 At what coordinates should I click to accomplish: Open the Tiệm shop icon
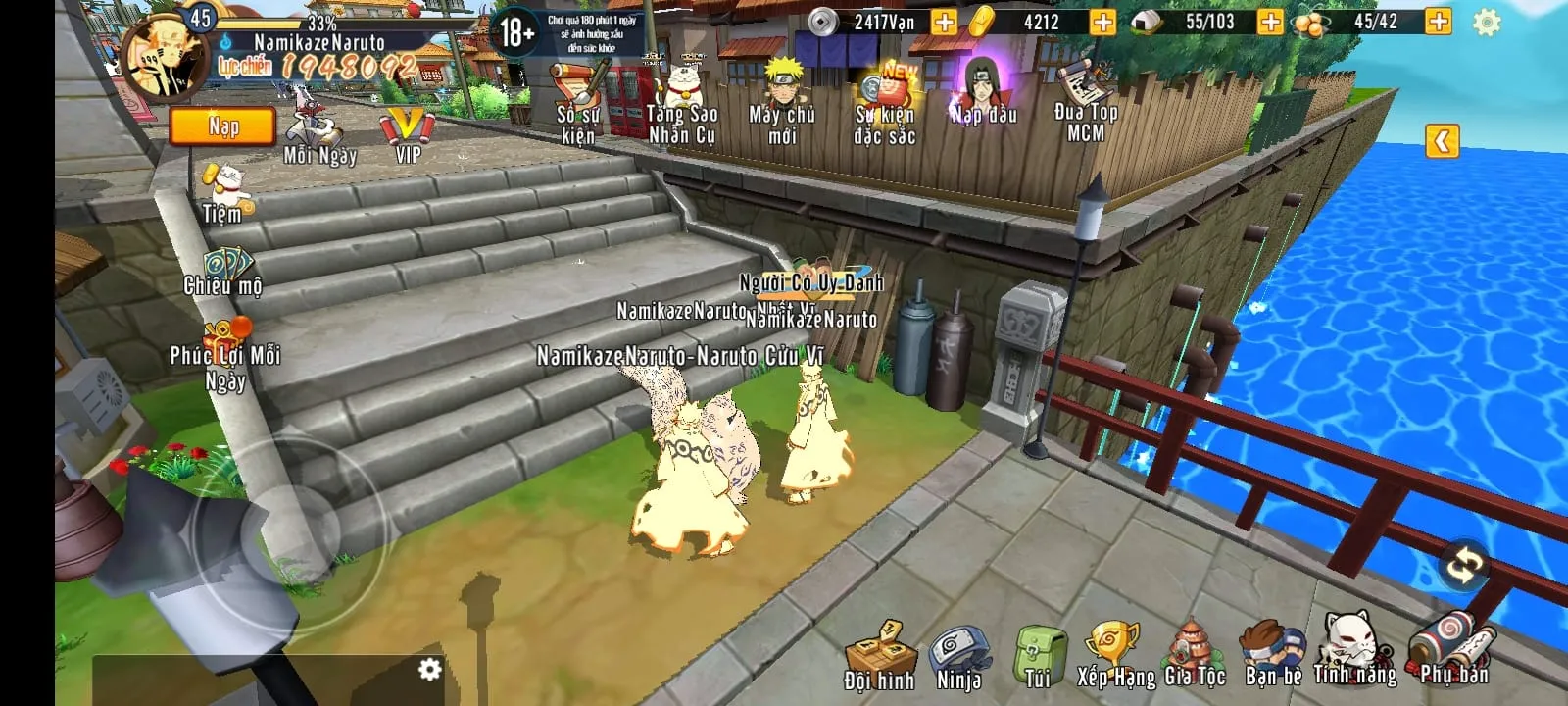coord(224,192)
